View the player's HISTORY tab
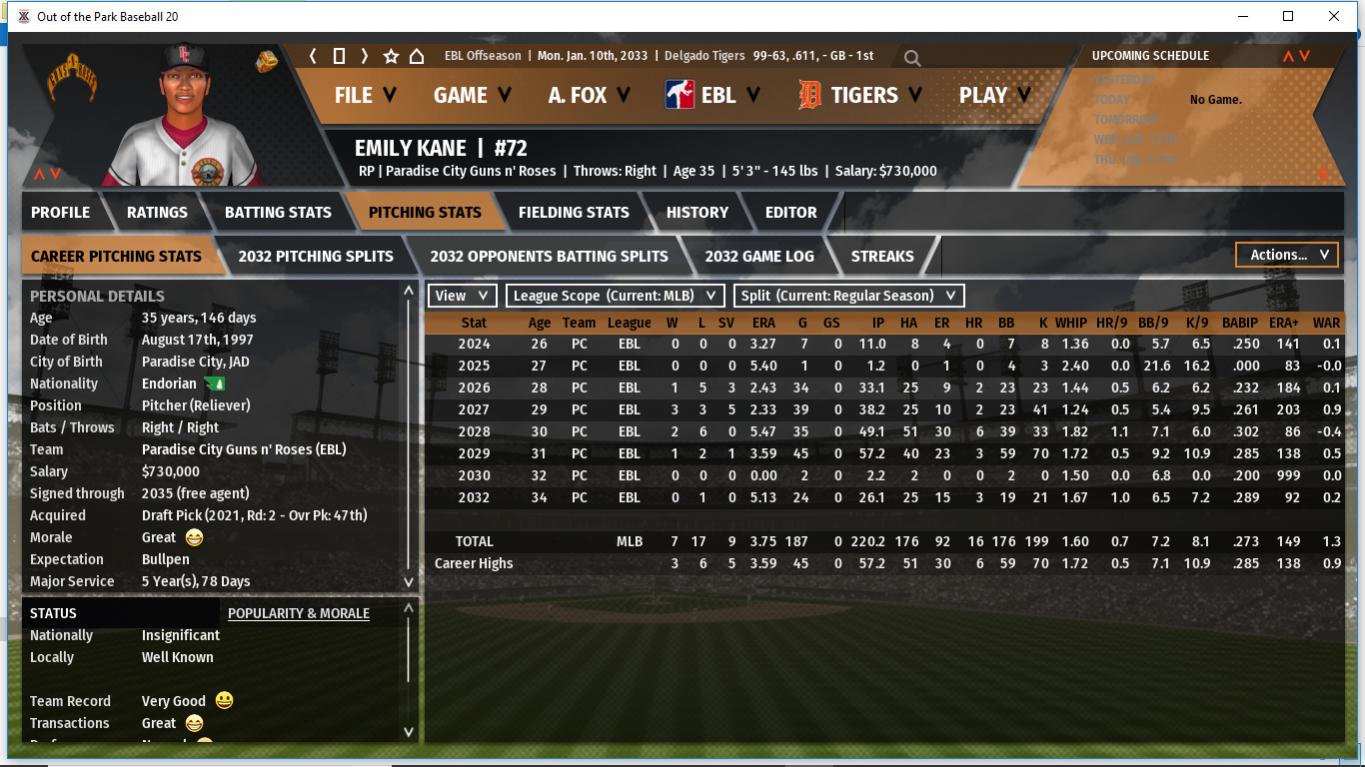 (697, 212)
